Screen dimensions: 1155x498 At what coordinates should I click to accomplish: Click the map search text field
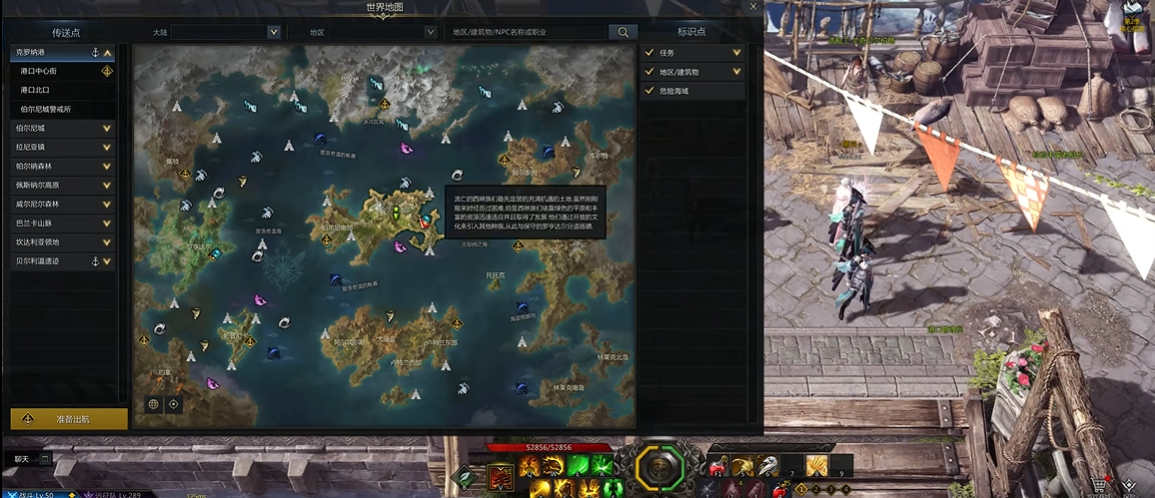[526, 32]
